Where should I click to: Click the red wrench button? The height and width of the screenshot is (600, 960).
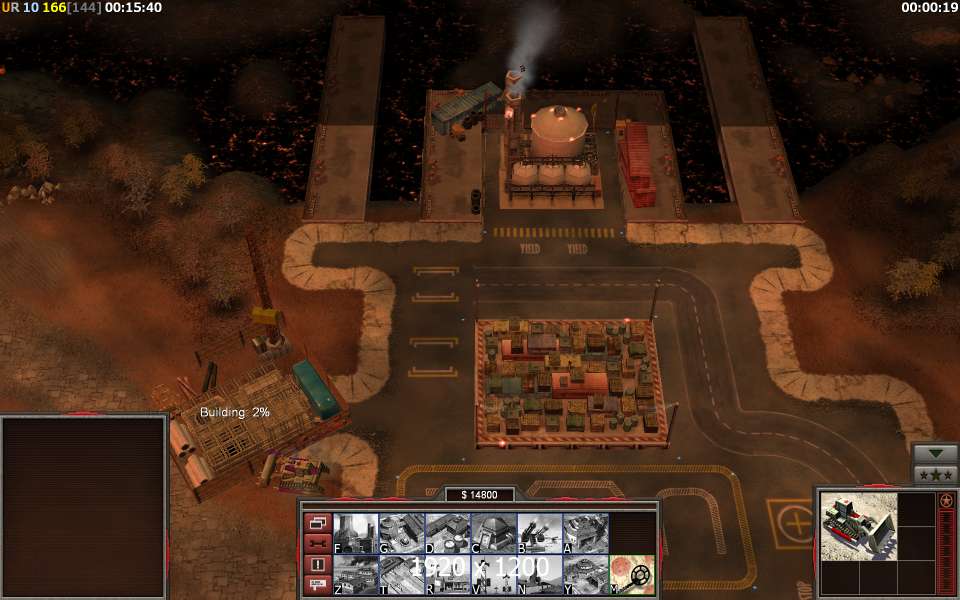click(317, 544)
